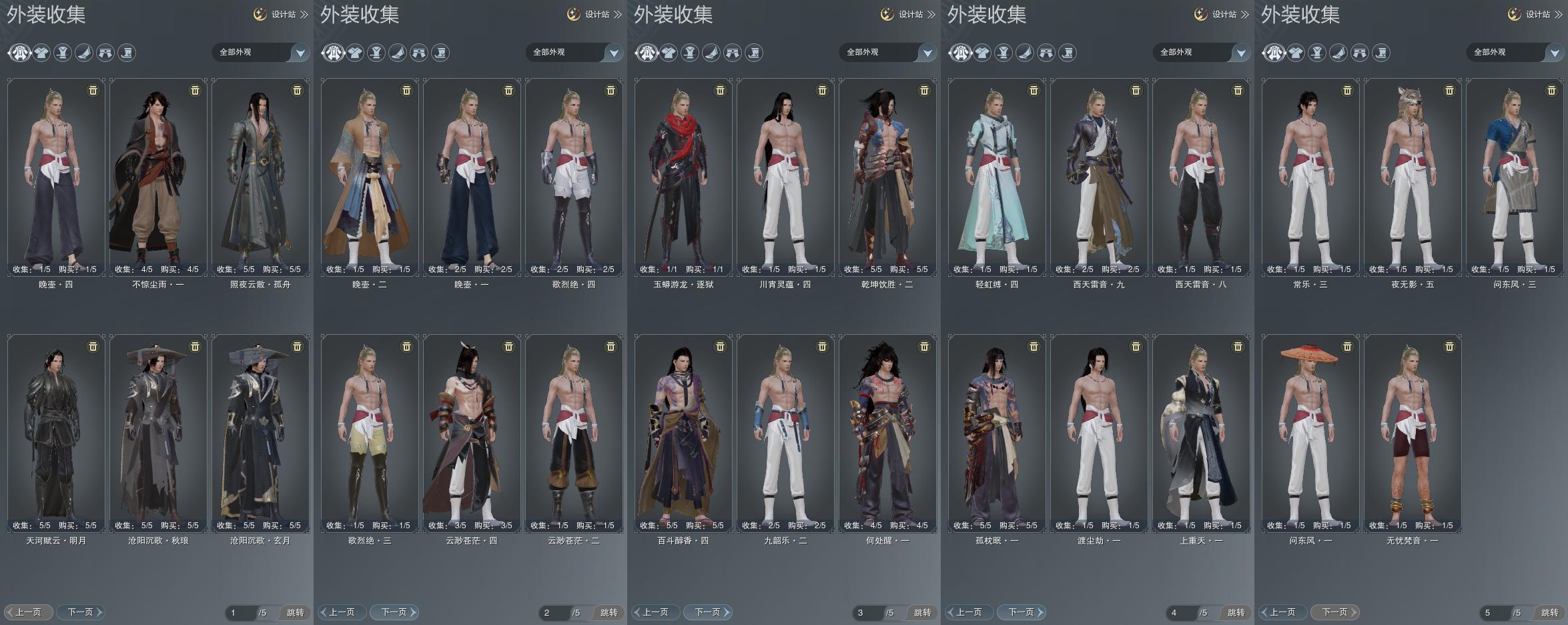Open the 天河赋云·明月 outfit card
Screen dimensions: 1568x625
coord(56,434)
